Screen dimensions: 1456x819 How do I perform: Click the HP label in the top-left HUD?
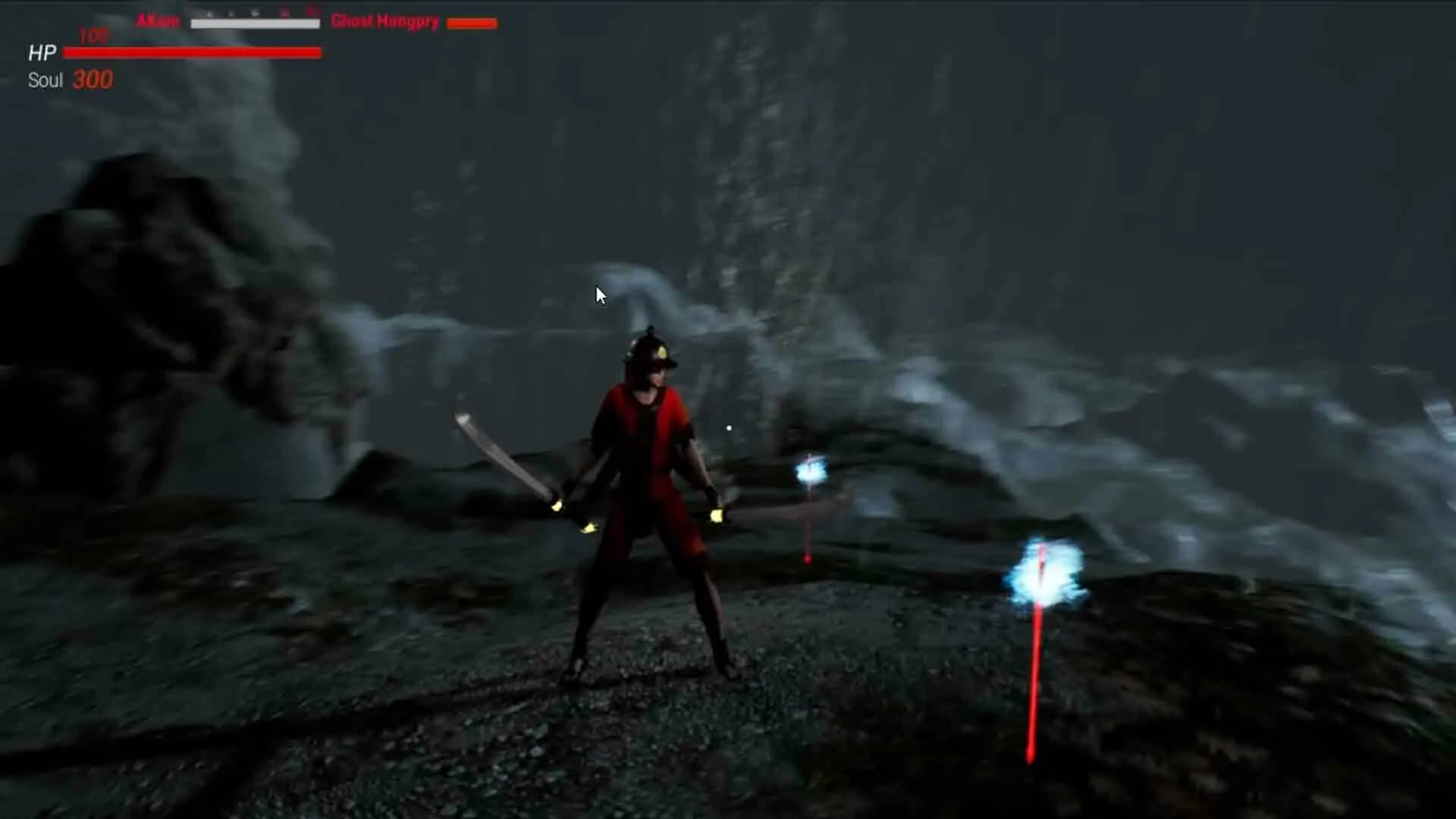coord(42,53)
